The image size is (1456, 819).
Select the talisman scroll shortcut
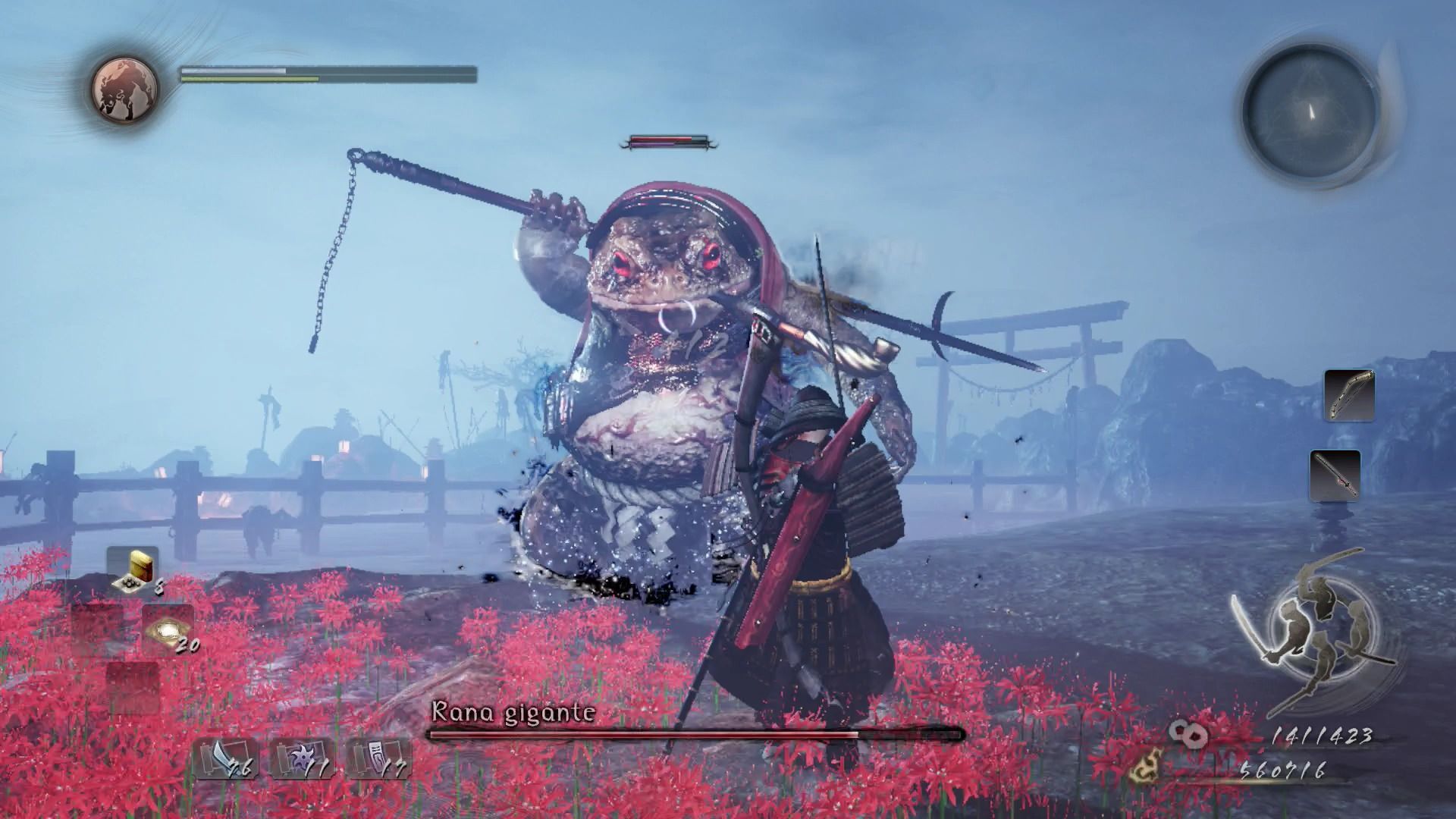pos(378,759)
